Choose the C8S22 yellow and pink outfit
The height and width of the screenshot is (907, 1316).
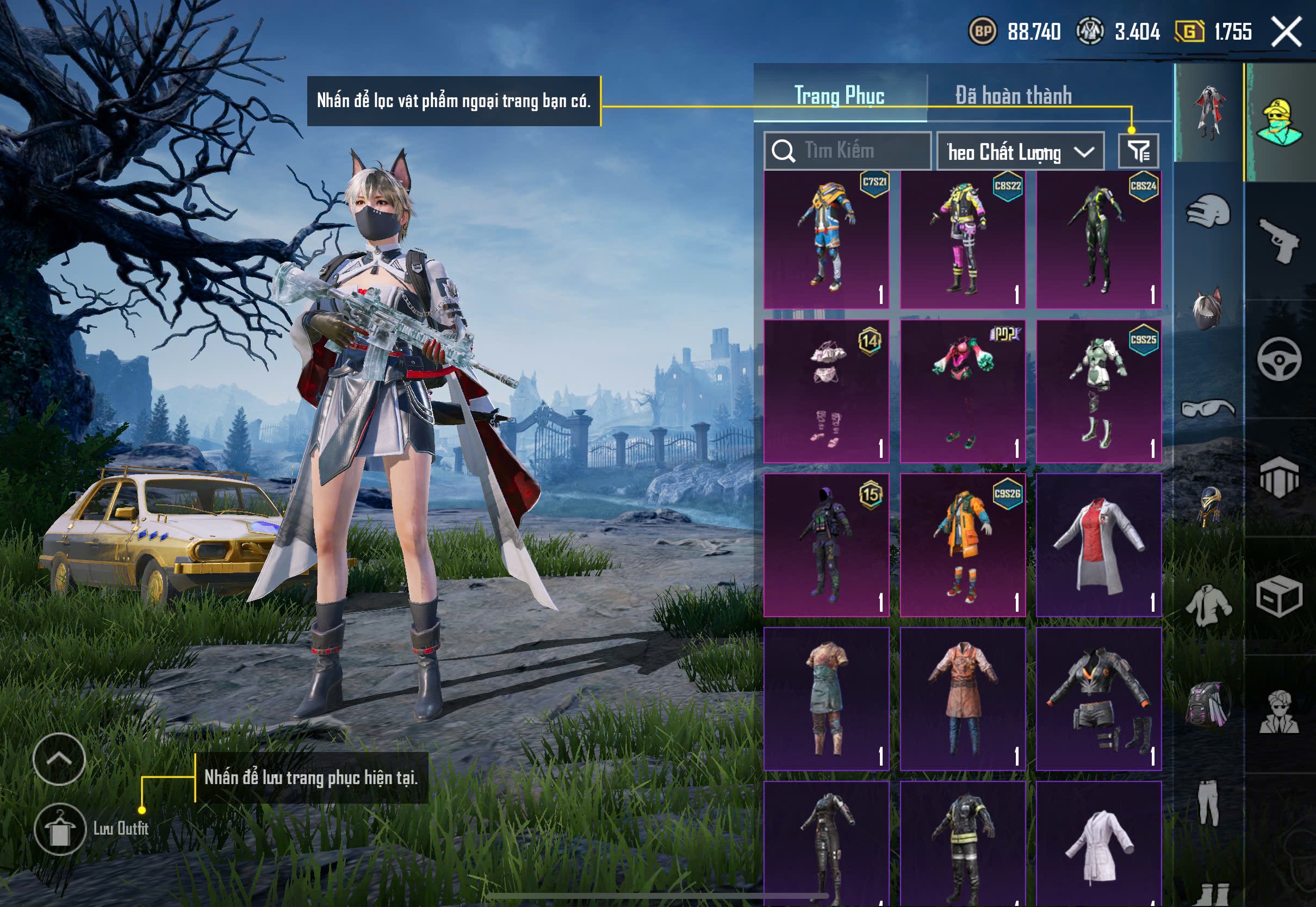coord(963,240)
